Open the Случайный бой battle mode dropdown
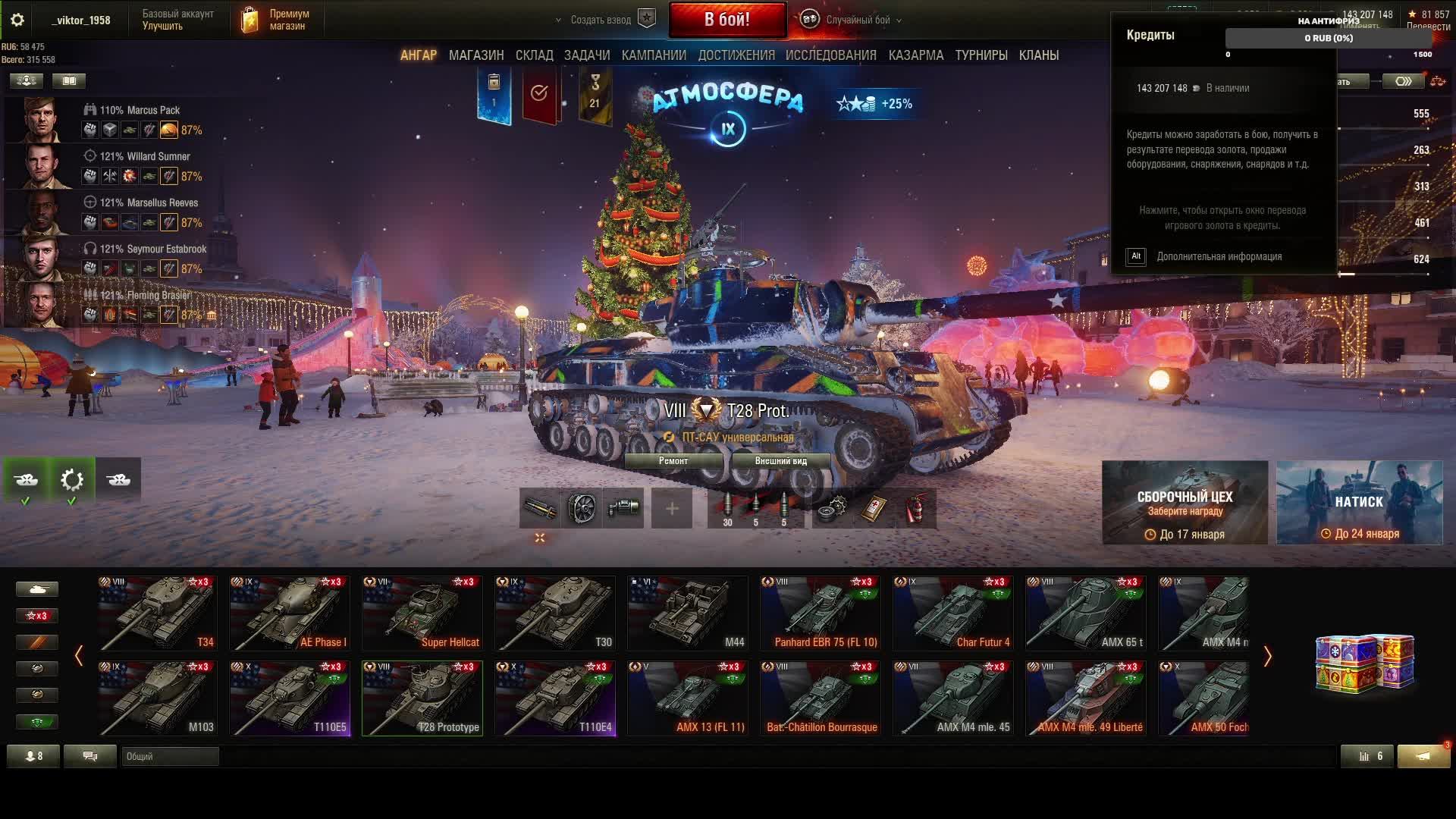This screenshot has height=819, width=1456. tap(858, 20)
